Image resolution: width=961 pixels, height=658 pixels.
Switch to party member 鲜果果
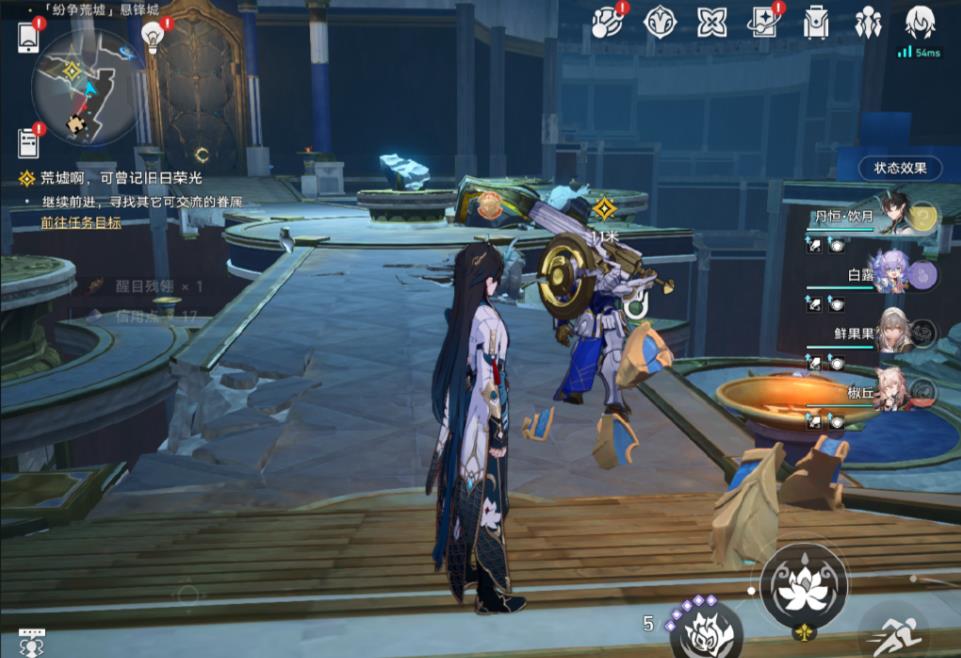pyautogui.click(x=892, y=335)
